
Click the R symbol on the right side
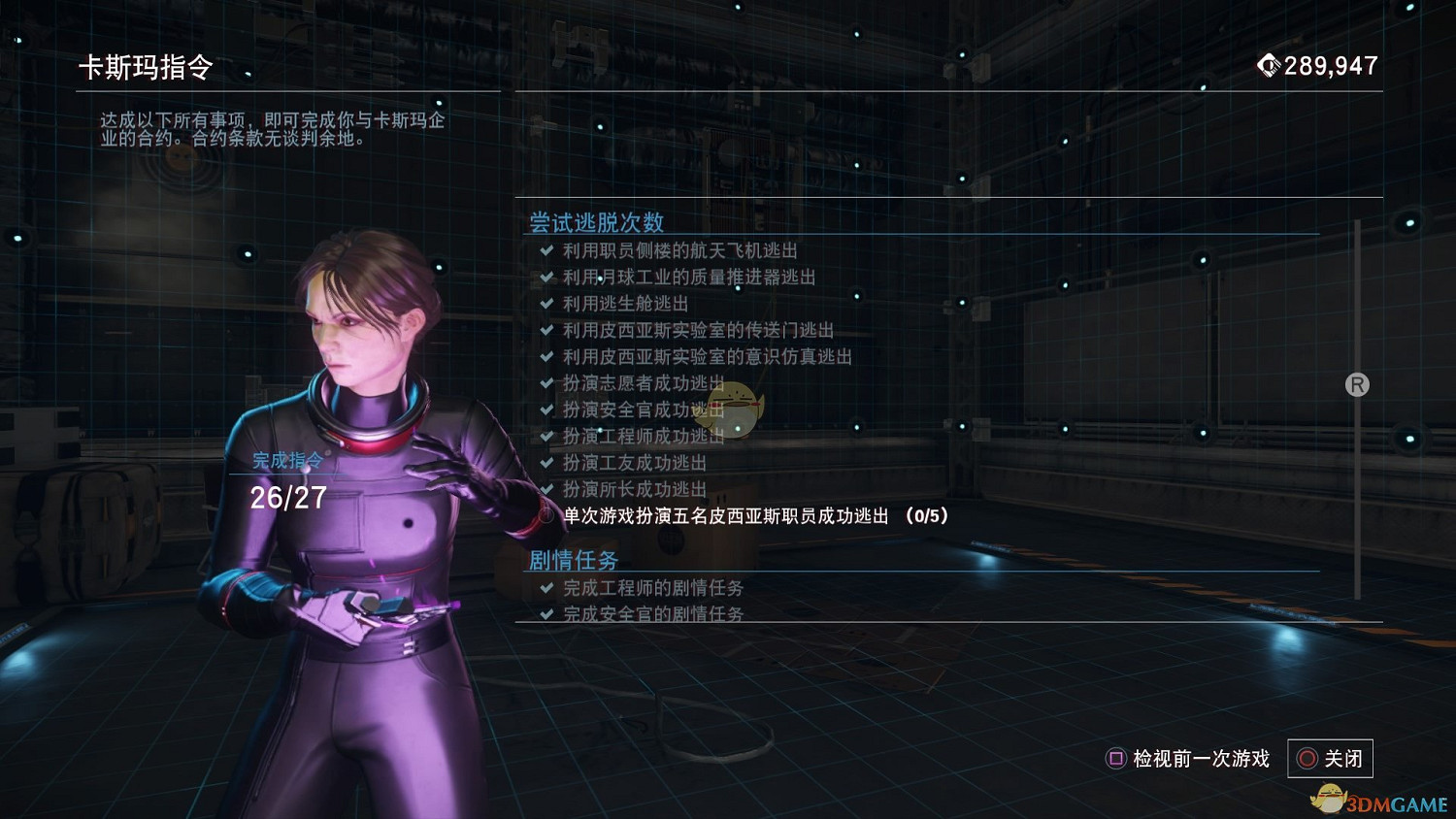coord(1356,385)
